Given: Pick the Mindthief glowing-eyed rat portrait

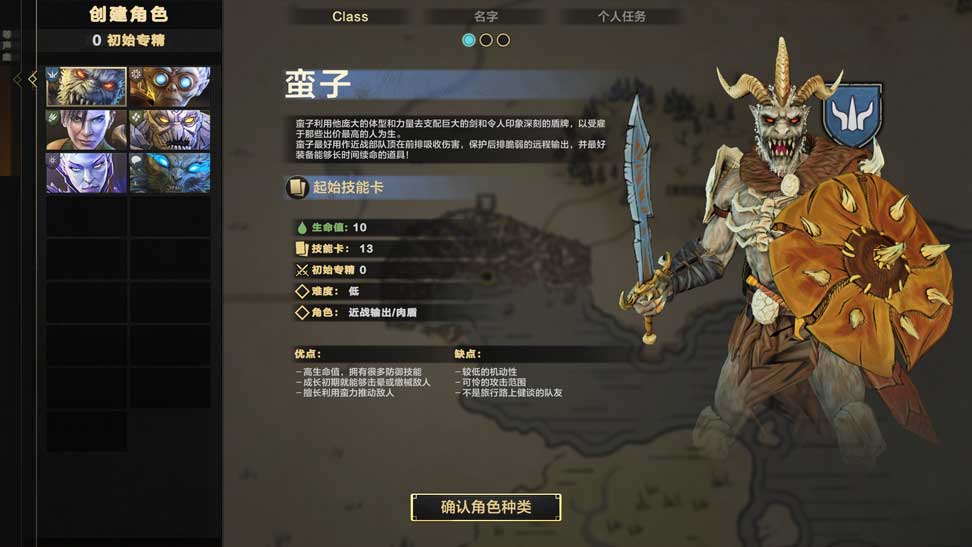Looking at the screenshot, I should click(x=170, y=173).
